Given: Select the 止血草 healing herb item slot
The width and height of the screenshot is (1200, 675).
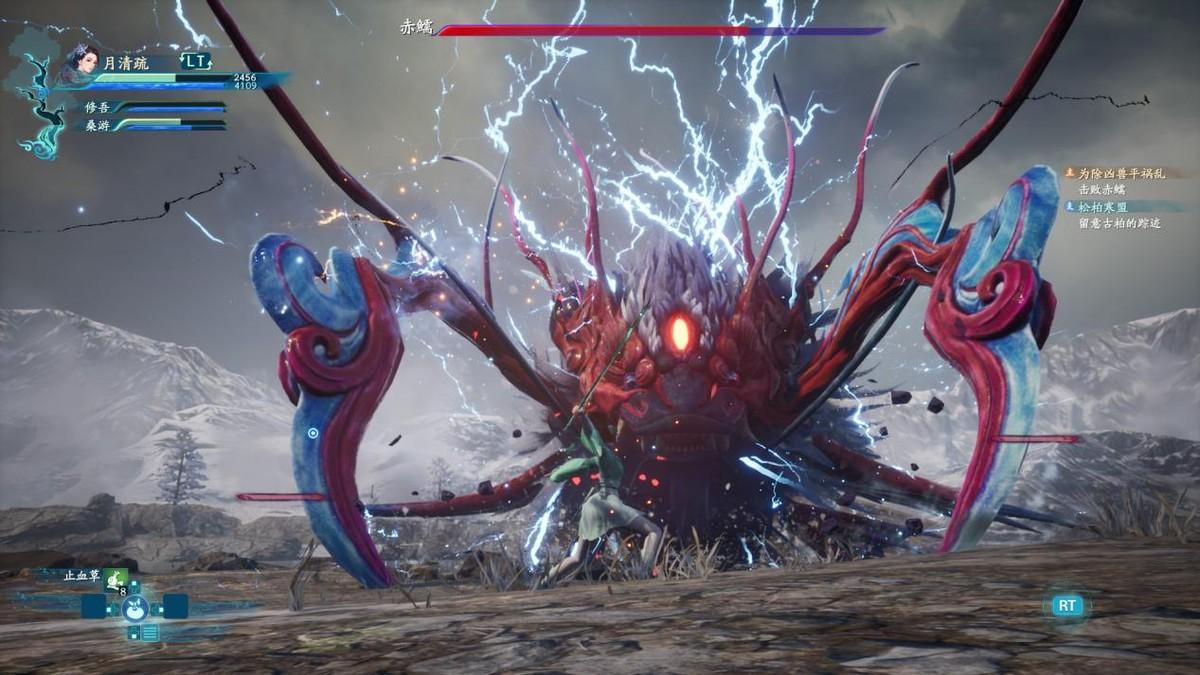Looking at the screenshot, I should tap(116, 577).
